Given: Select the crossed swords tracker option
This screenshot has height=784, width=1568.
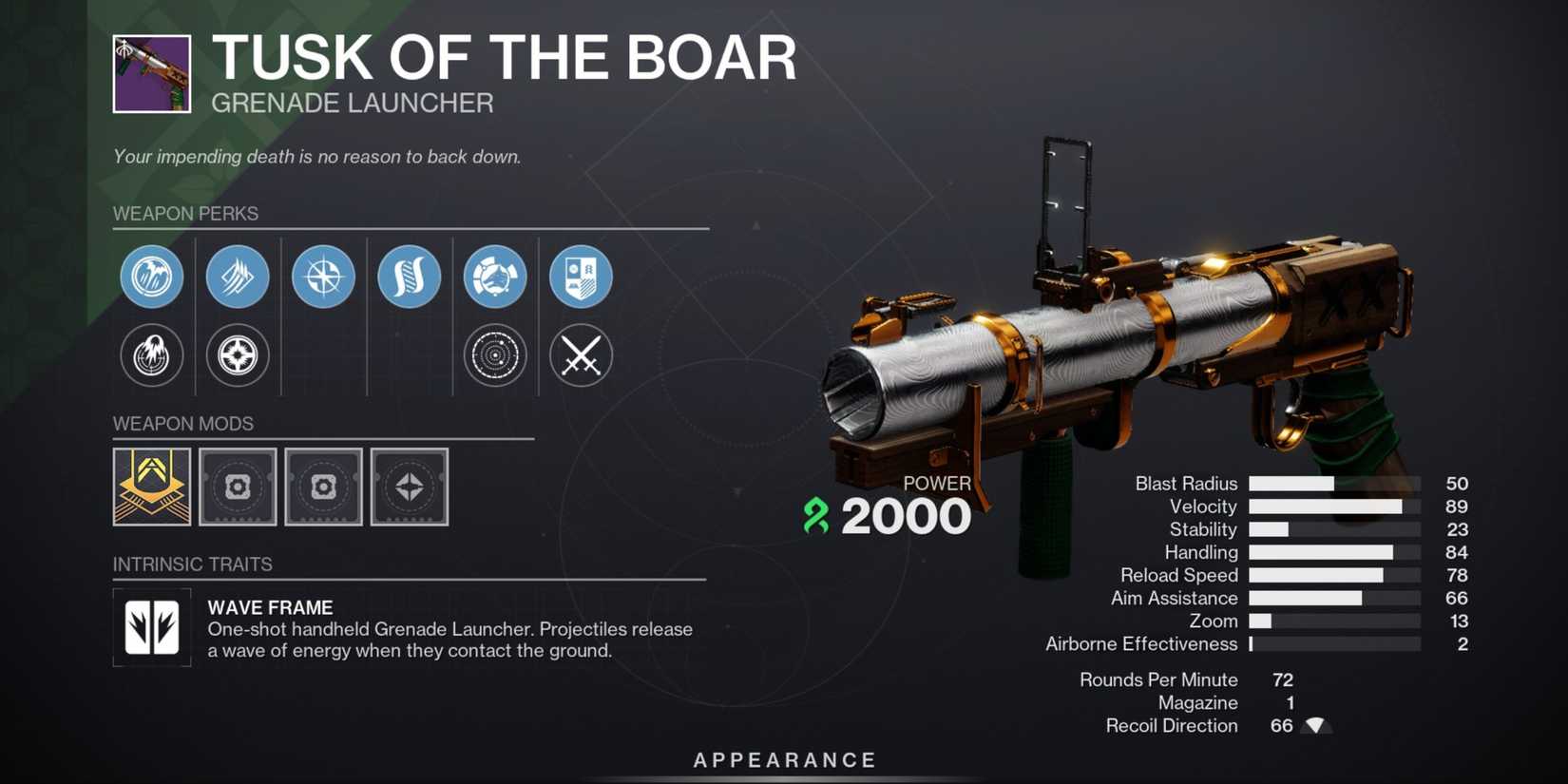Looking at the screenshot, I should pos(581,356).
